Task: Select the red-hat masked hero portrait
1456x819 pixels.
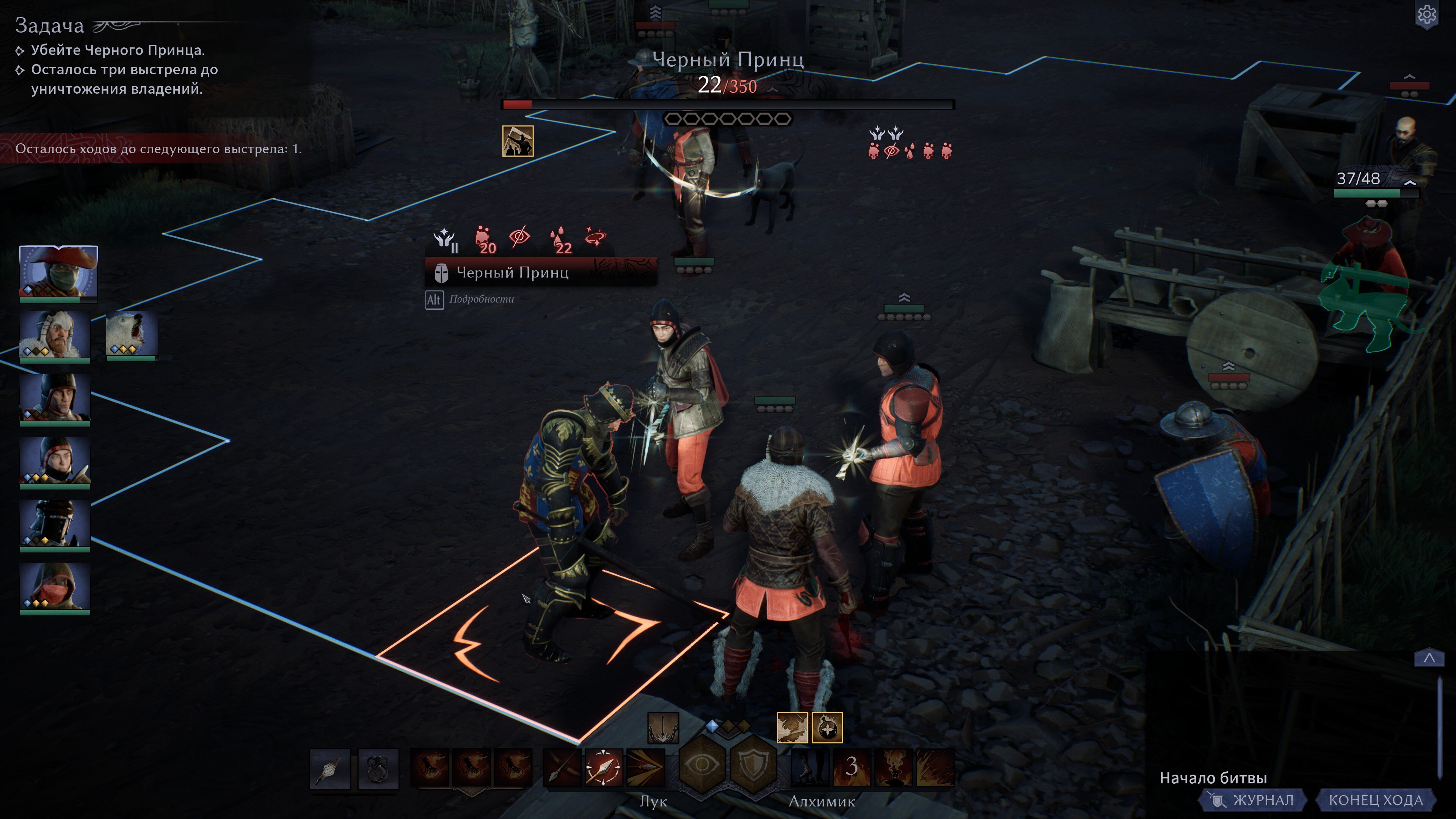Action: tap(58, 271)
